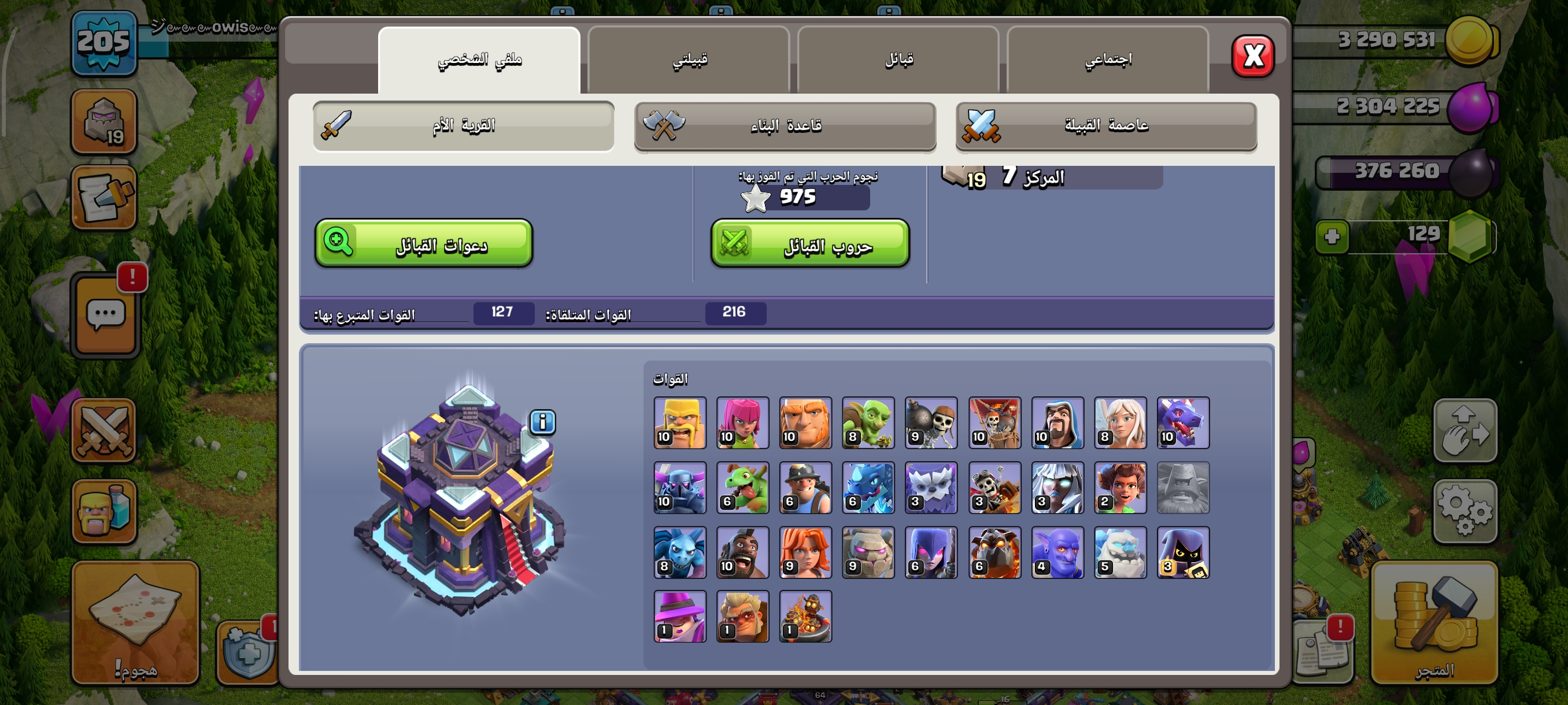The height and width of the screenshot is (705, 1568).
Task: Show town hall info with the blue i icon
Action: click(x=542, y=421)
